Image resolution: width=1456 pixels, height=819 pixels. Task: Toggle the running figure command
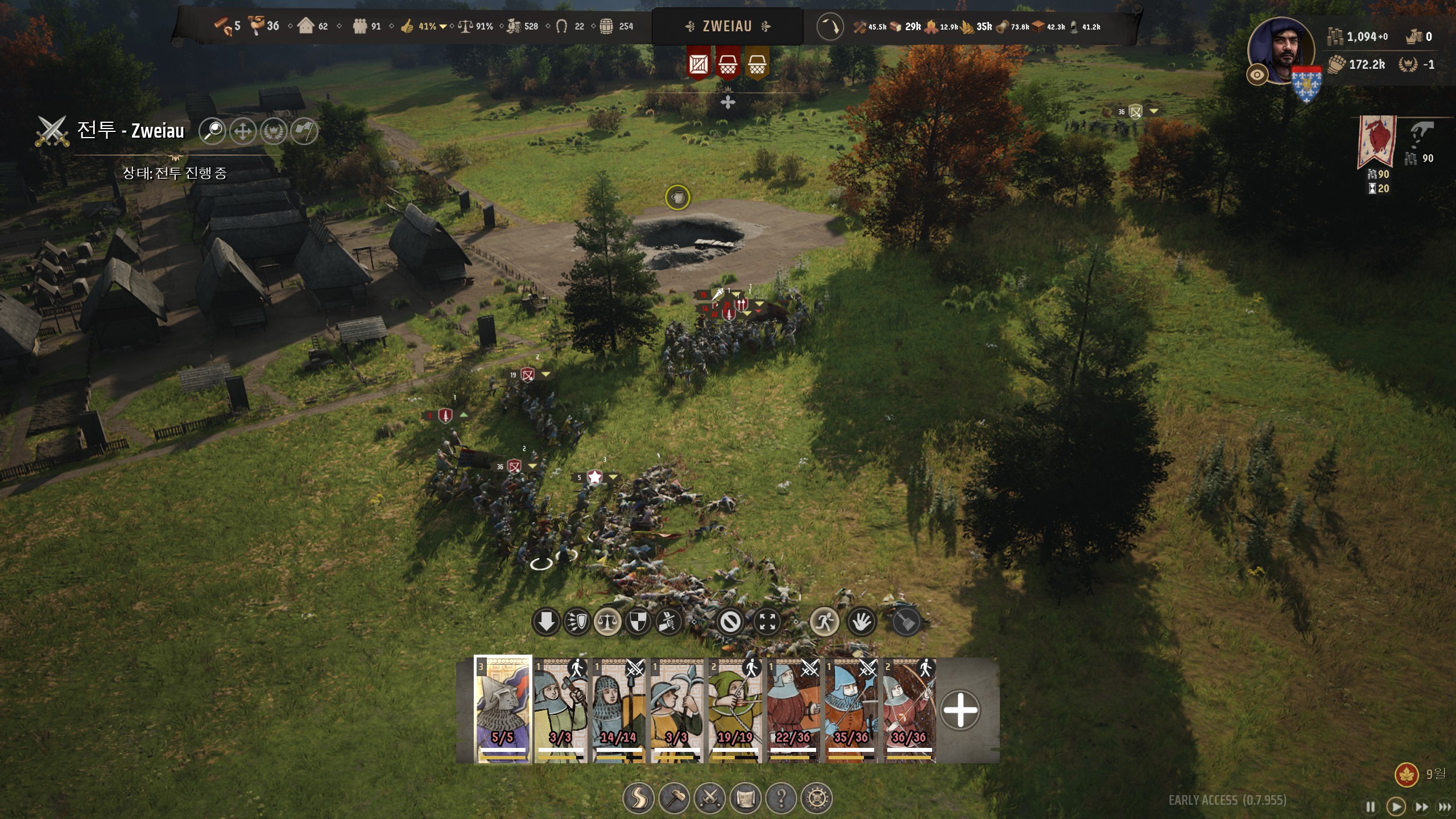(824, 622)
